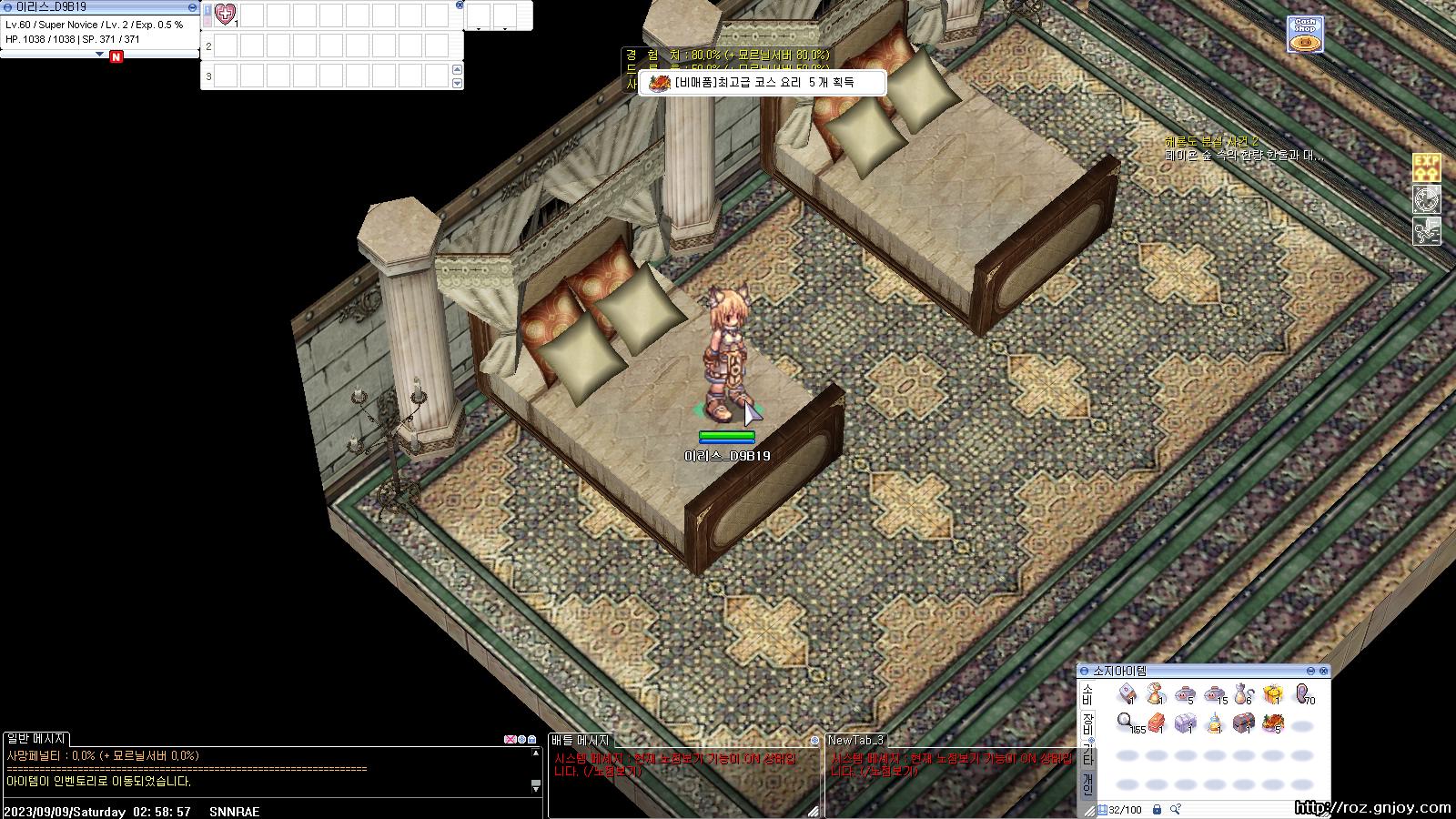1456x819 pixels.
Task: Click the red N notification badge
Action: click(x=116, y=57)
